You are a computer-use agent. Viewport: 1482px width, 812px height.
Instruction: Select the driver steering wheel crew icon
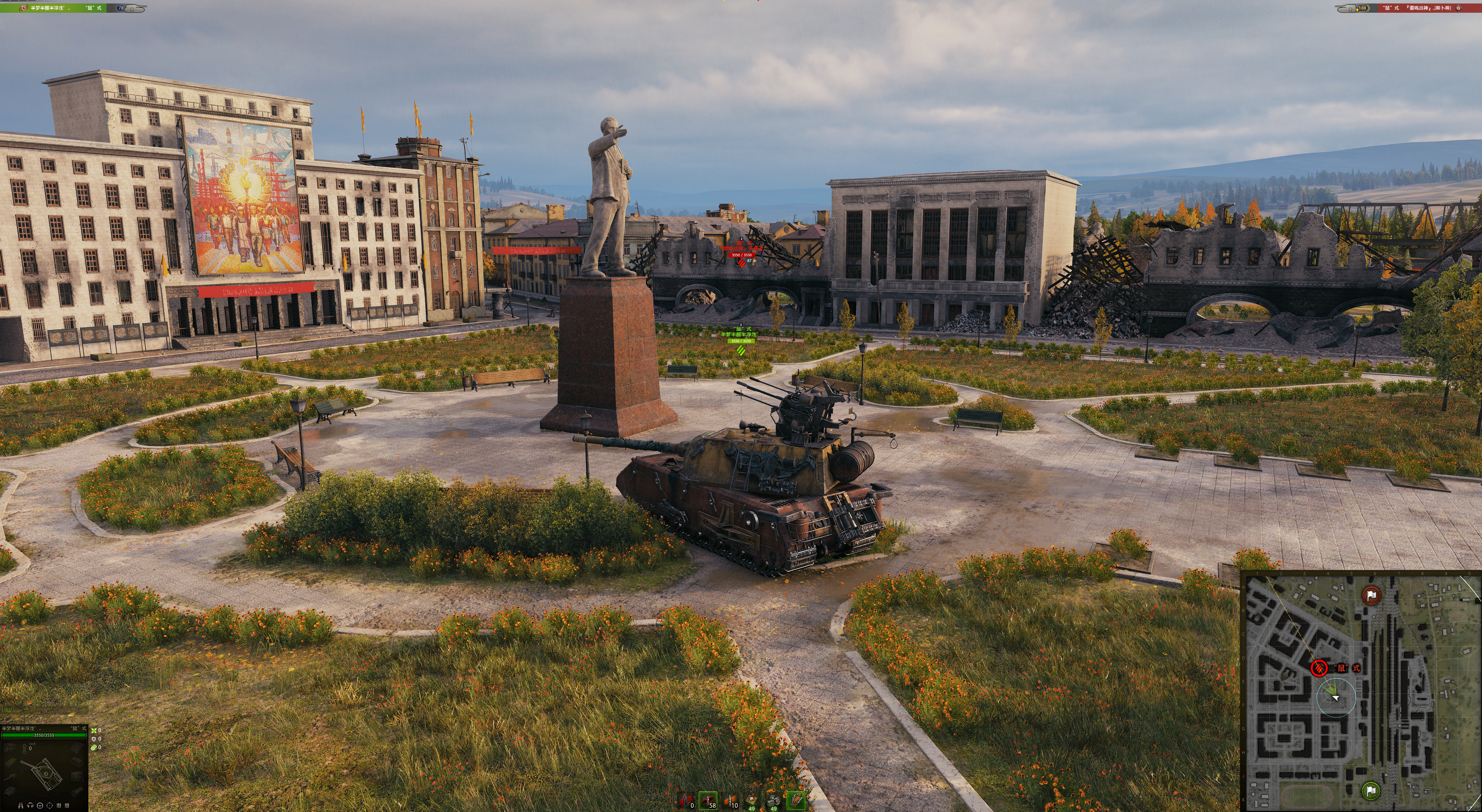tap(40, 805)
